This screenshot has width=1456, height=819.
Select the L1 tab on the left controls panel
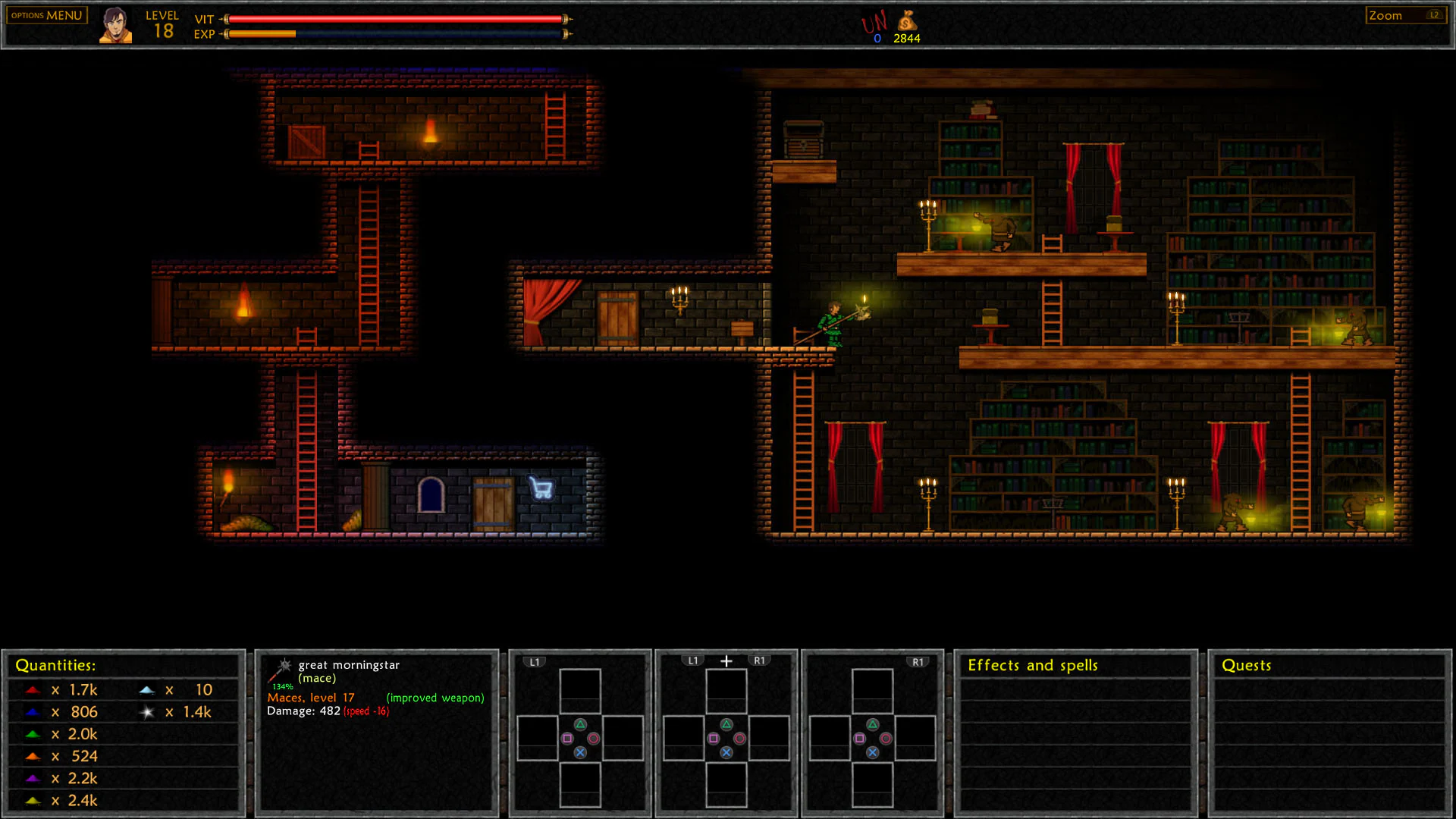pos(535,661)
